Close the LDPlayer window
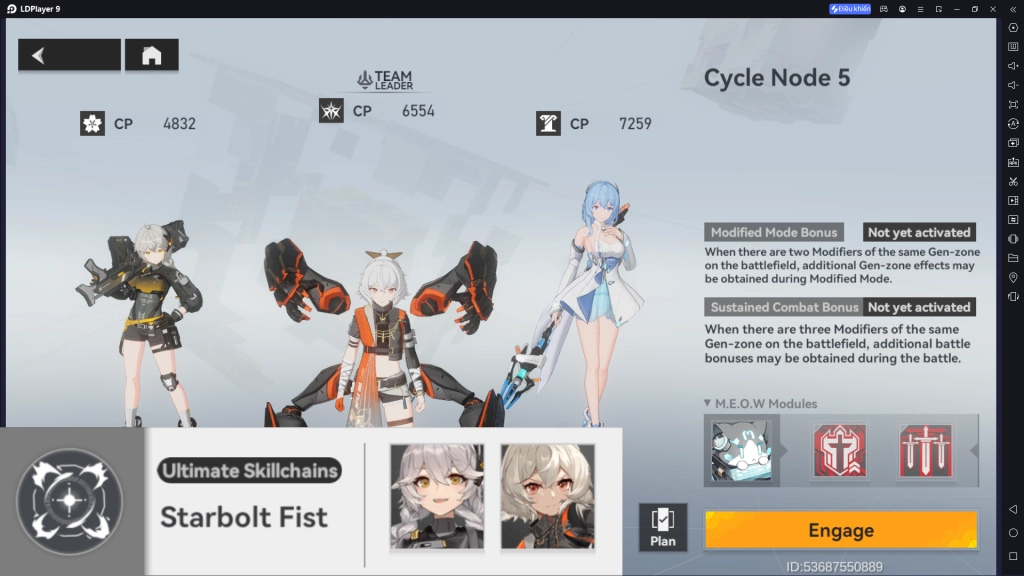1024x576 pixels. [993, 9]
